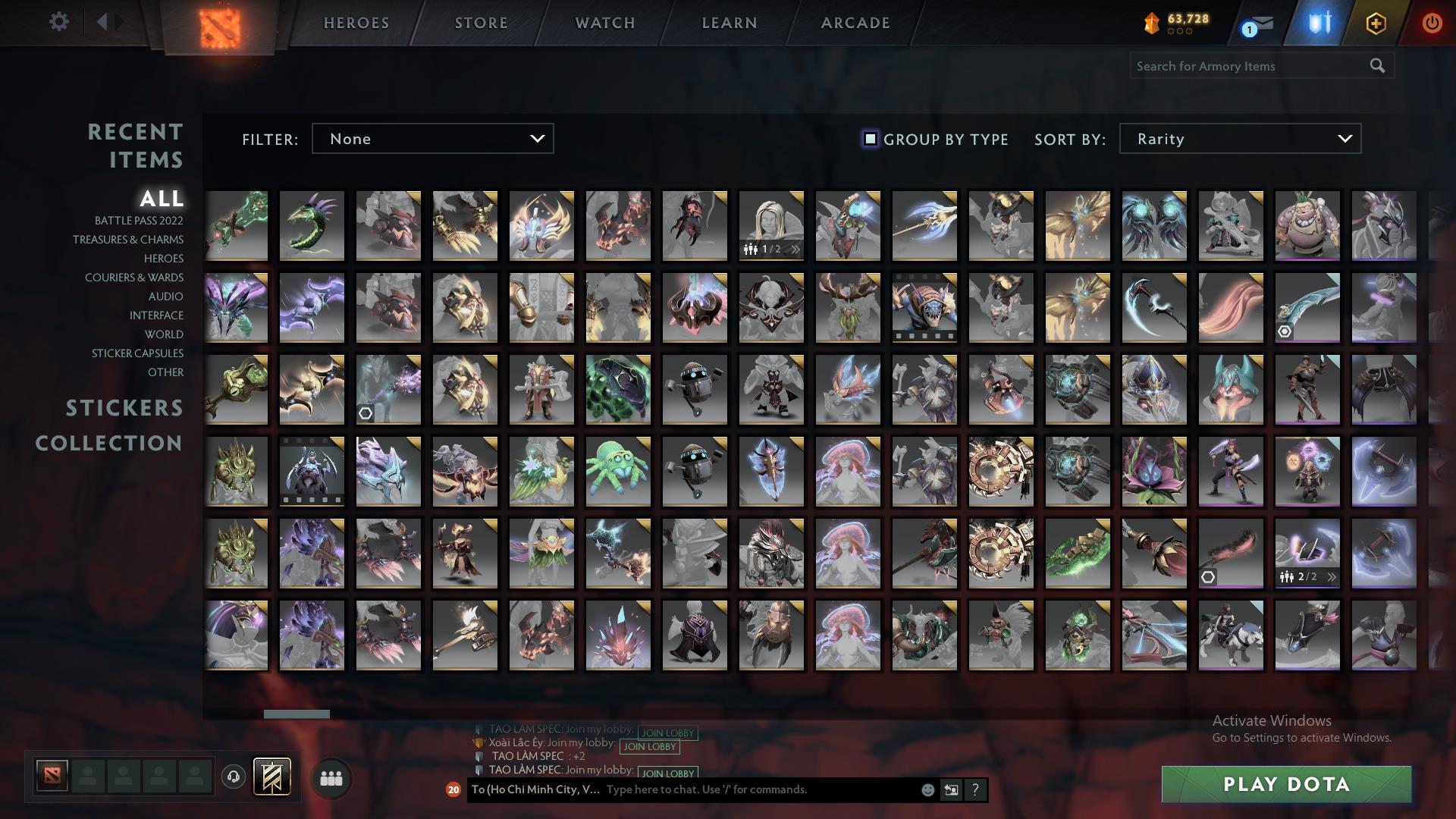Open the FILTER dropdown set to None

432,139
